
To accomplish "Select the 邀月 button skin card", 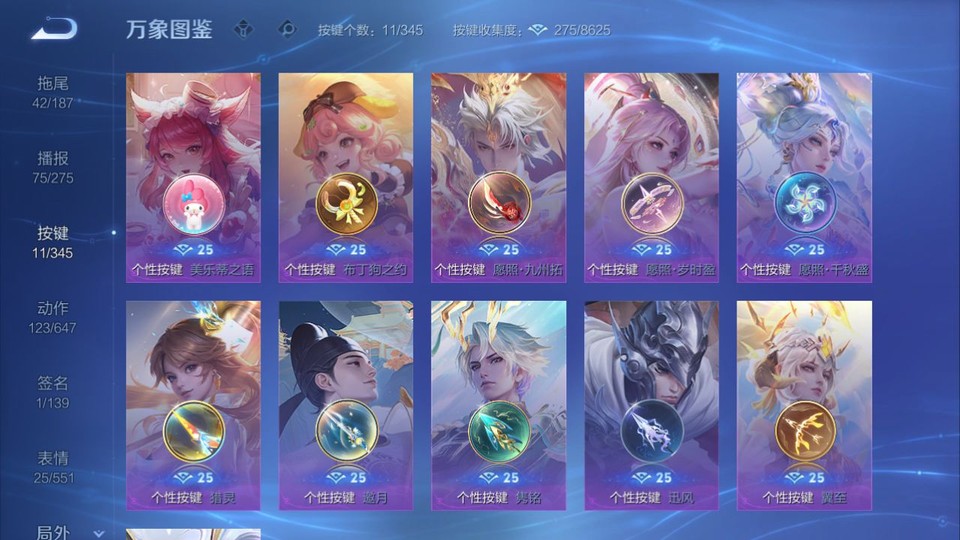I will tap(346, 405).
